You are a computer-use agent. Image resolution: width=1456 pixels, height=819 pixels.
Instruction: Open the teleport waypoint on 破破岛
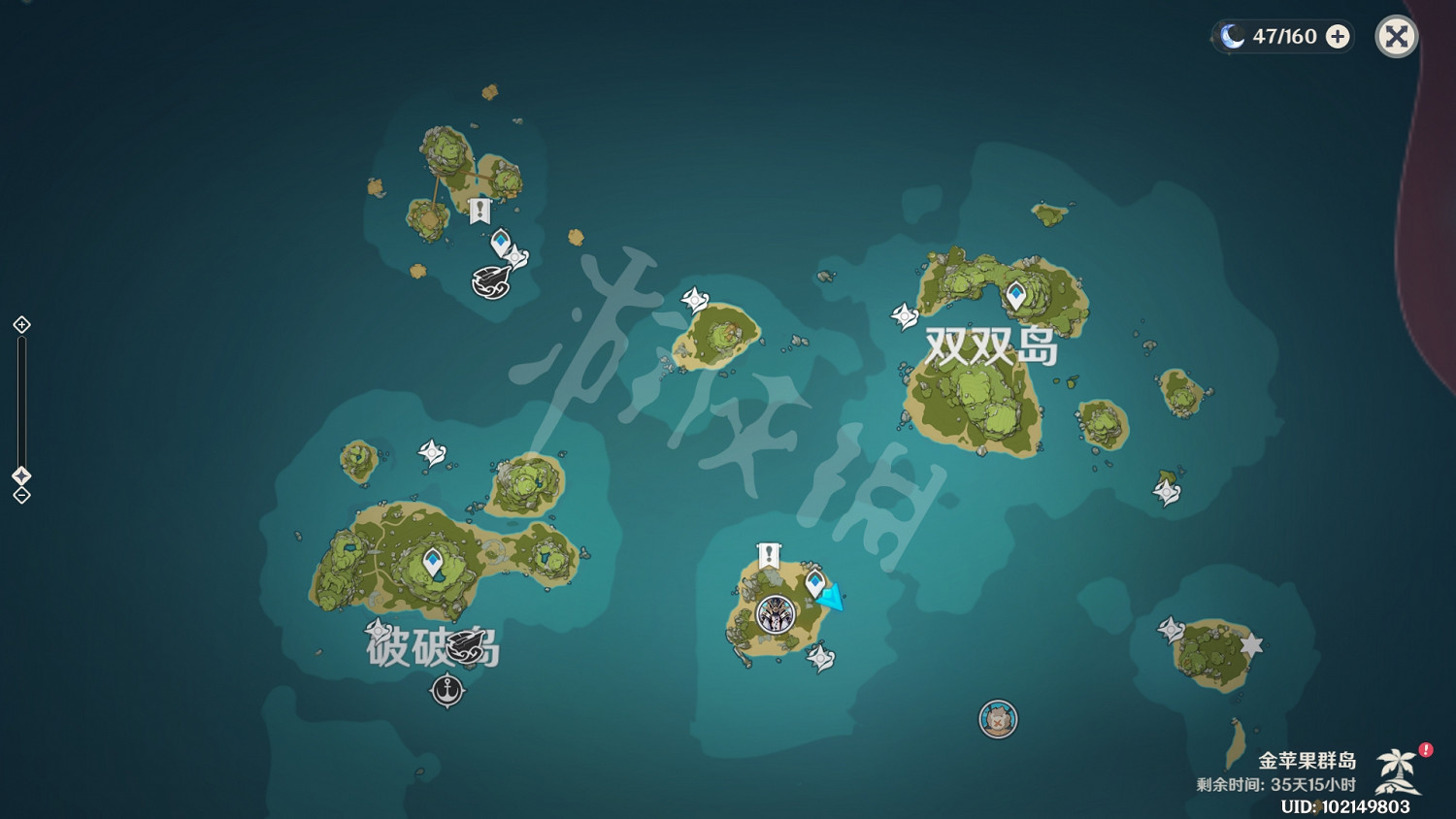pyautogui.click(x=431, y=561)
